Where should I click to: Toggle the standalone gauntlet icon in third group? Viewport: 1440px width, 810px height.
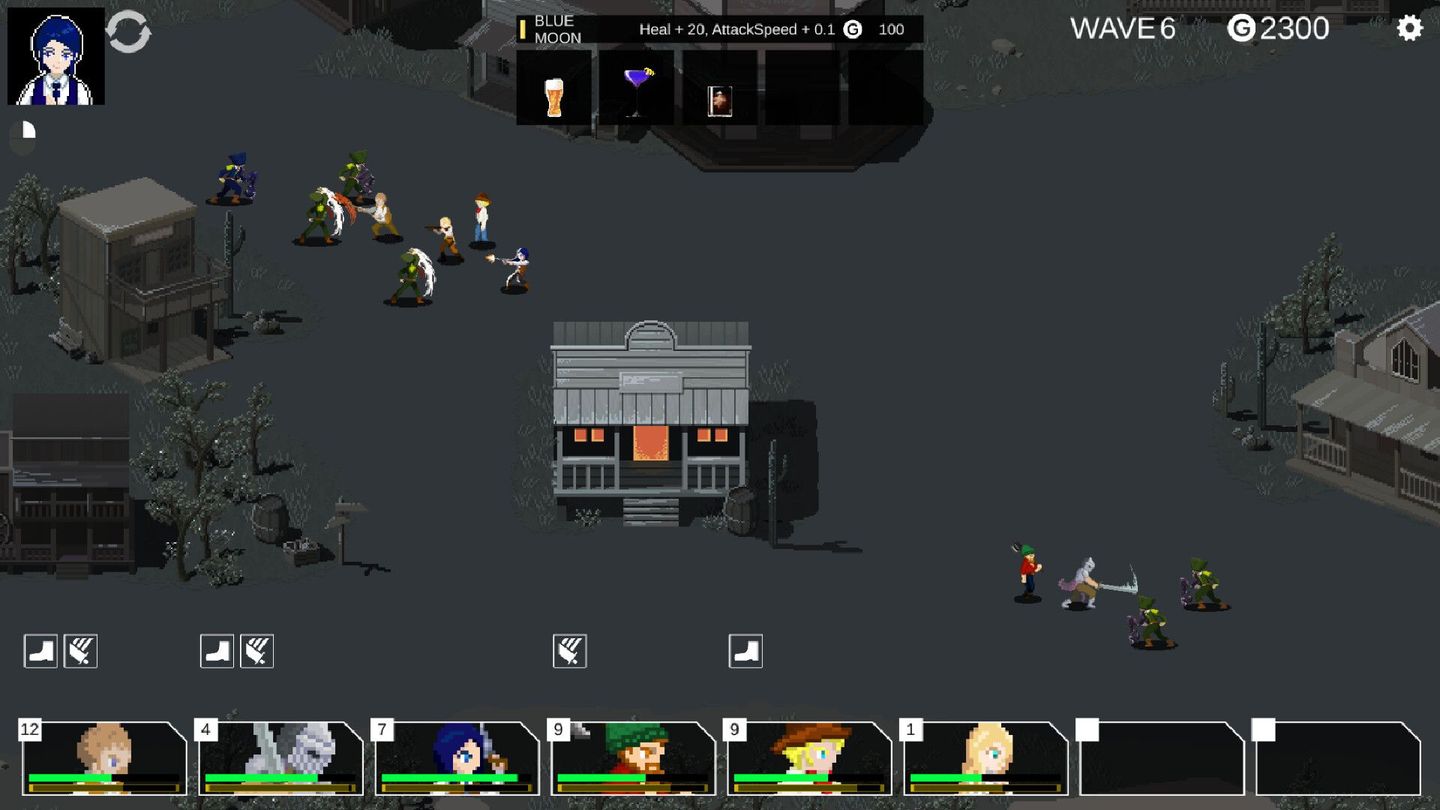click(x=572, y=650)
